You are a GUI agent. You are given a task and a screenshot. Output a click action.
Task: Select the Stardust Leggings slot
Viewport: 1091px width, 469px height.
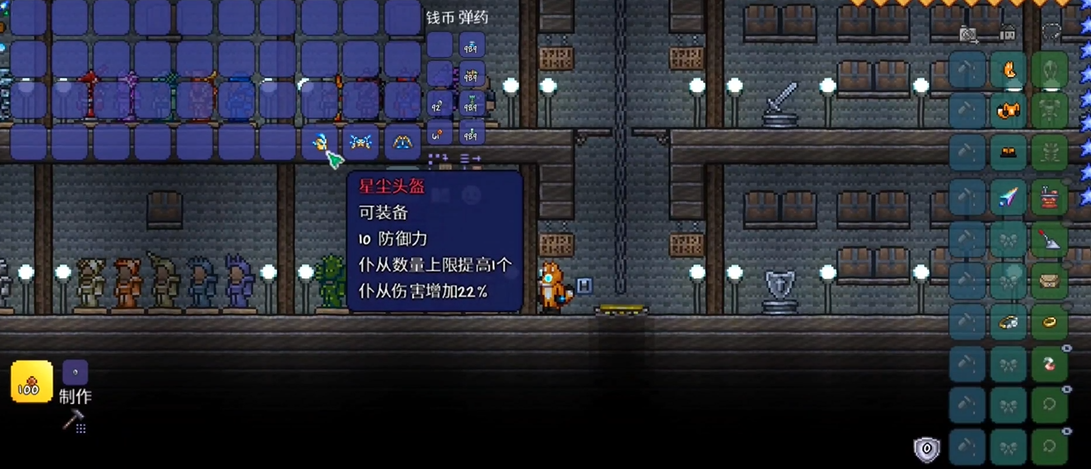403,142
